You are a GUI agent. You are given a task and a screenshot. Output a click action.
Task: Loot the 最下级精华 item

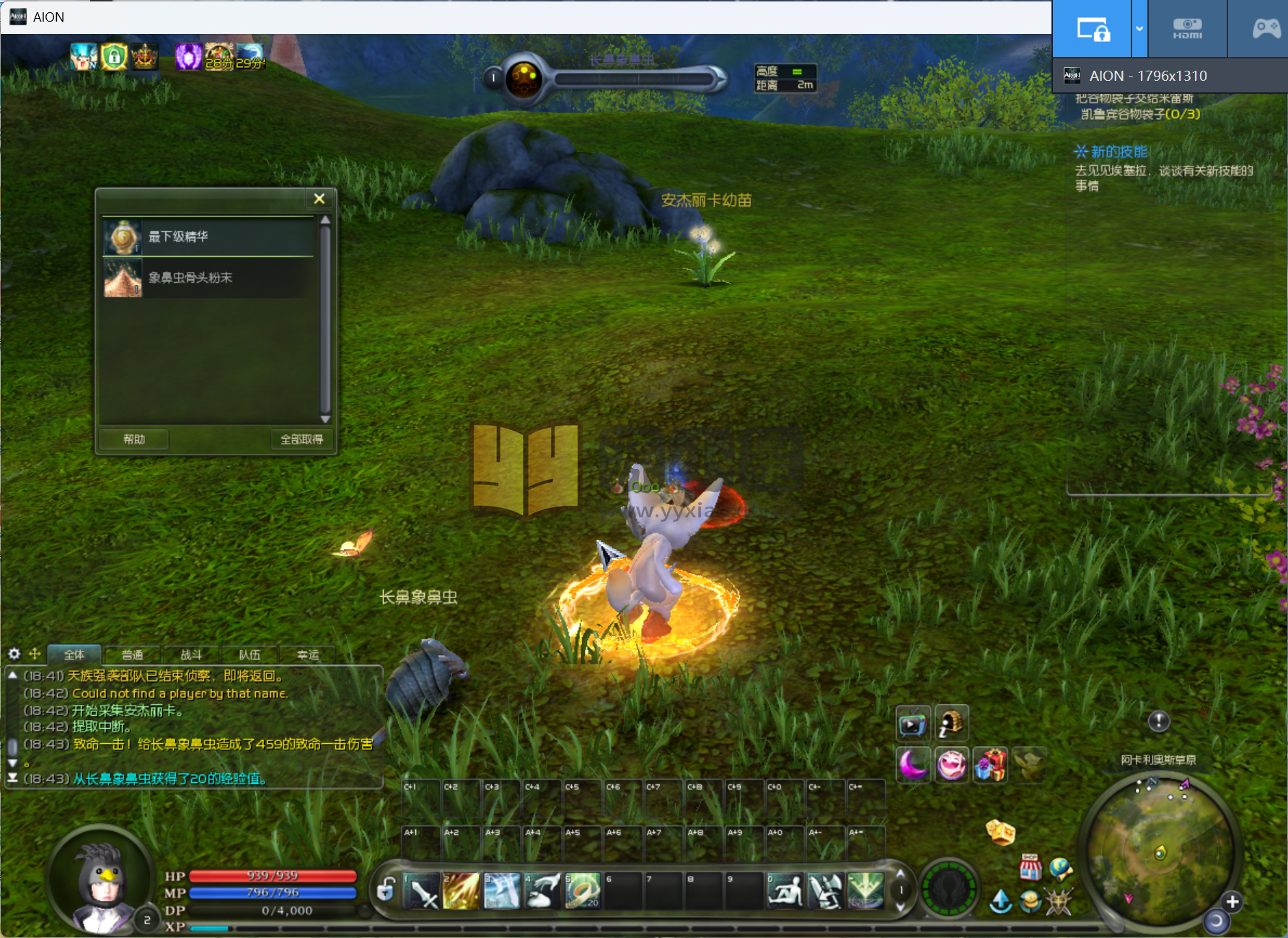(208, 237)
